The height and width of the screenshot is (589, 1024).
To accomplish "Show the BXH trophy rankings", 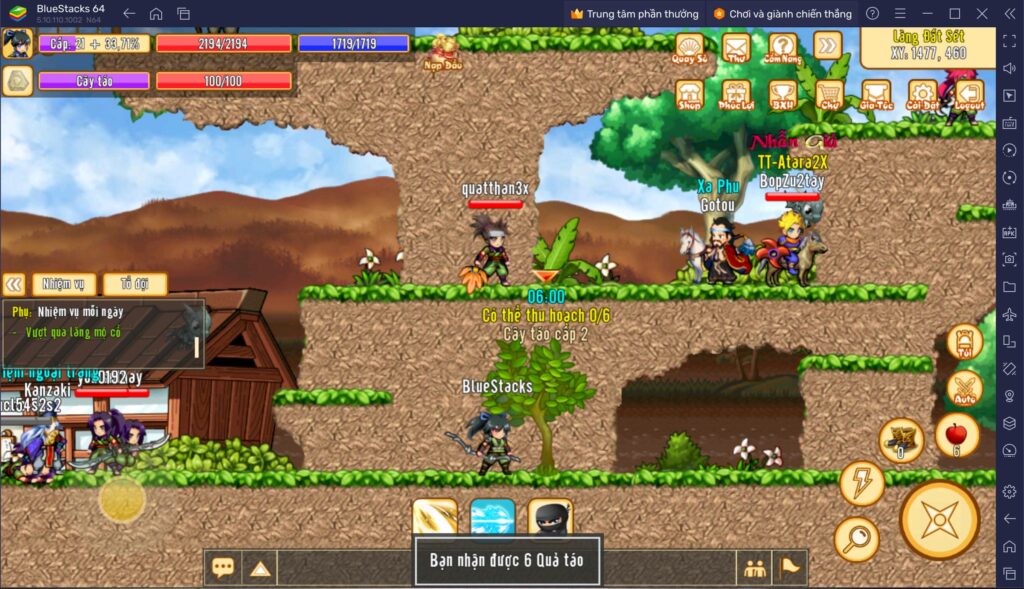I will [x=782, y=94].
